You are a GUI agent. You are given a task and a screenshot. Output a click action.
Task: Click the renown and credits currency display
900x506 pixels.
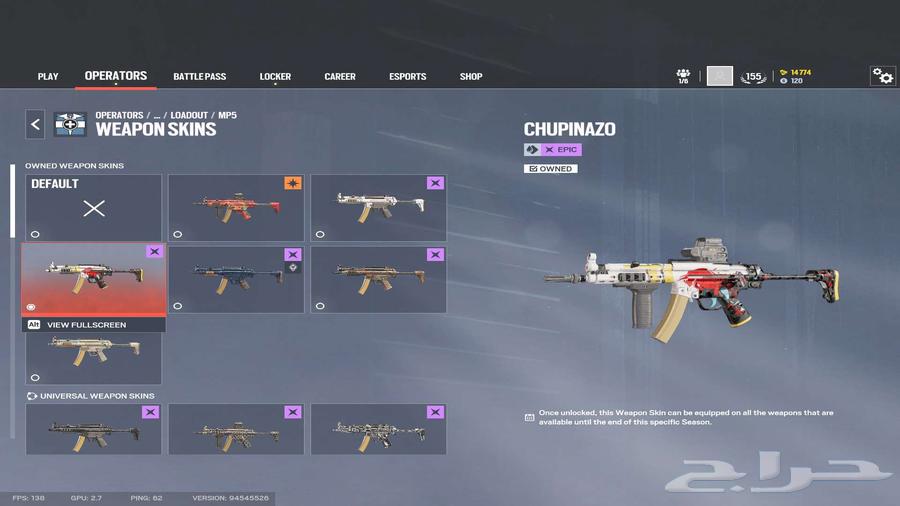tap(796, 76)
